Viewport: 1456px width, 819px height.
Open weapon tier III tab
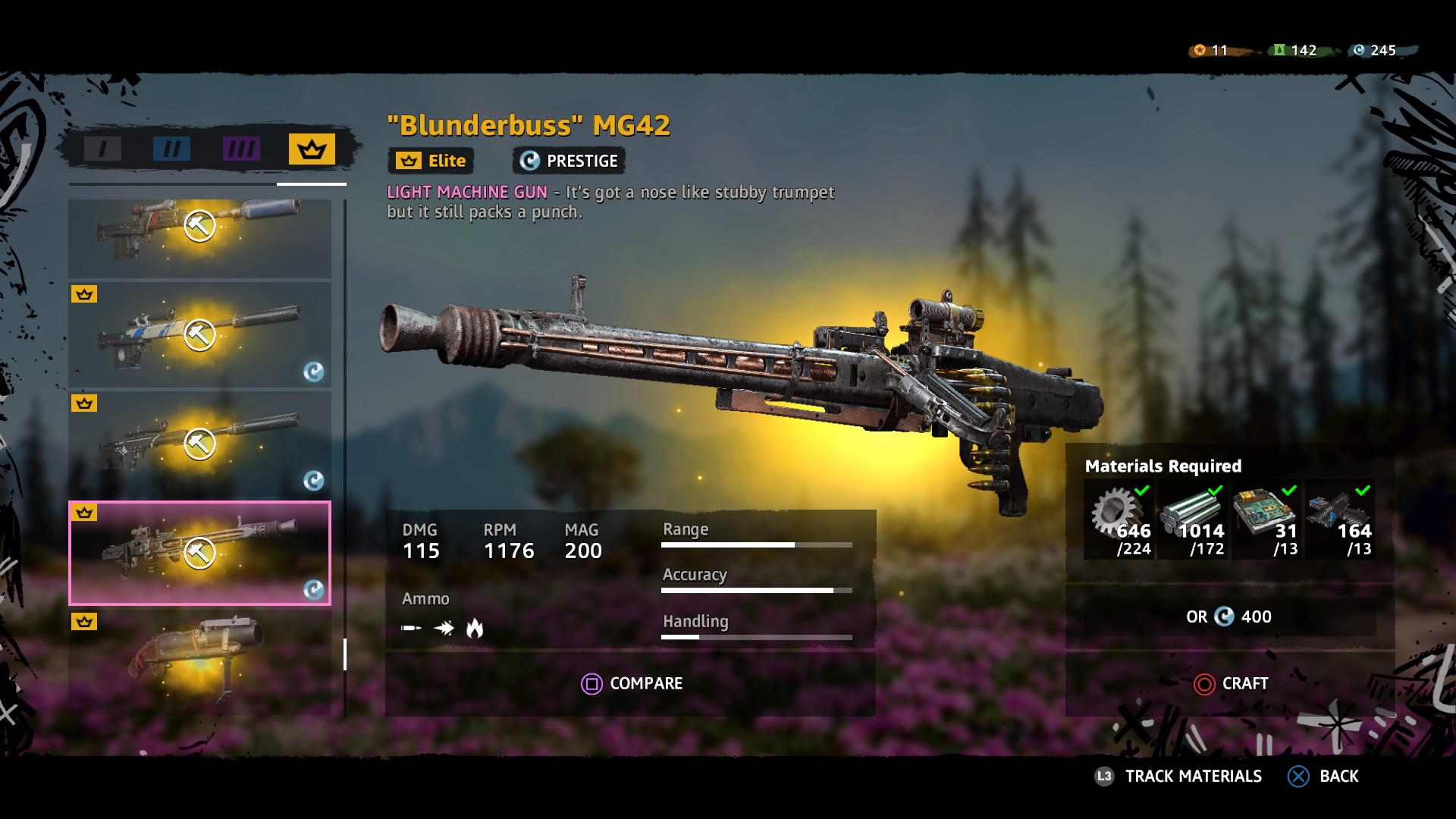(240, 149)
